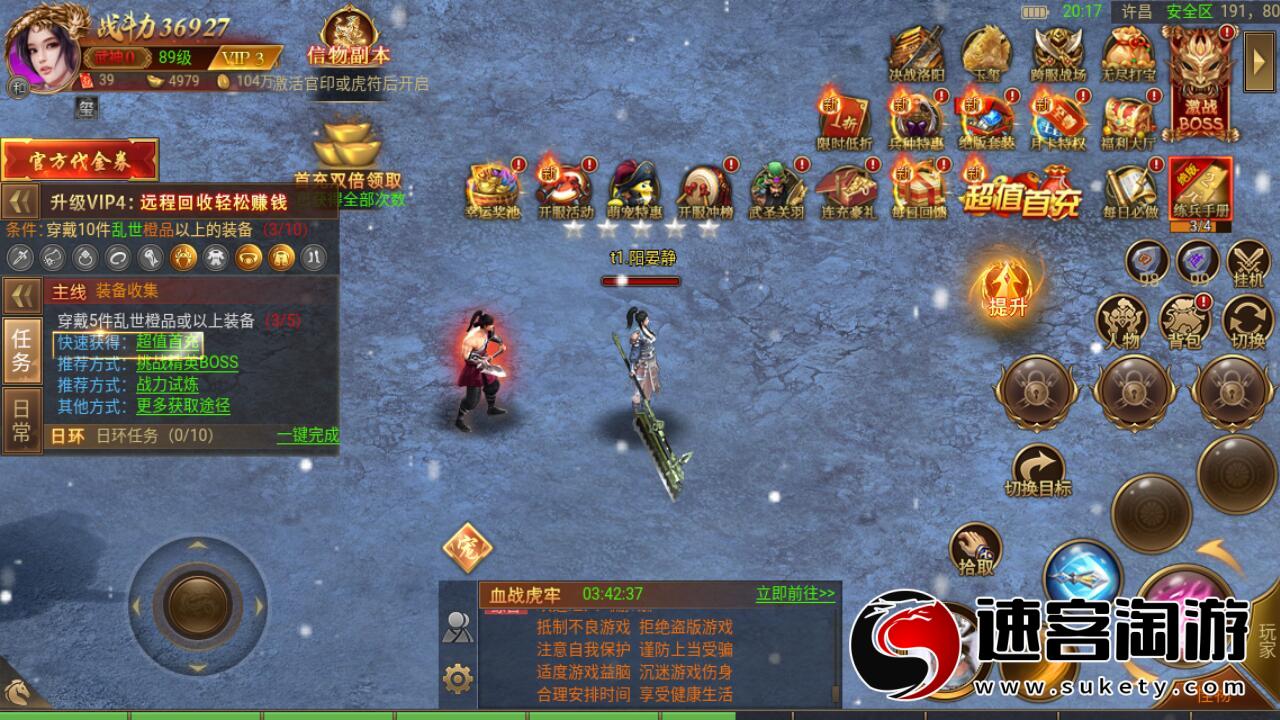Open the 跨服战场 crossed-swords icon
Screen dimensions: 1280x720
click(x=1059, y=53)
